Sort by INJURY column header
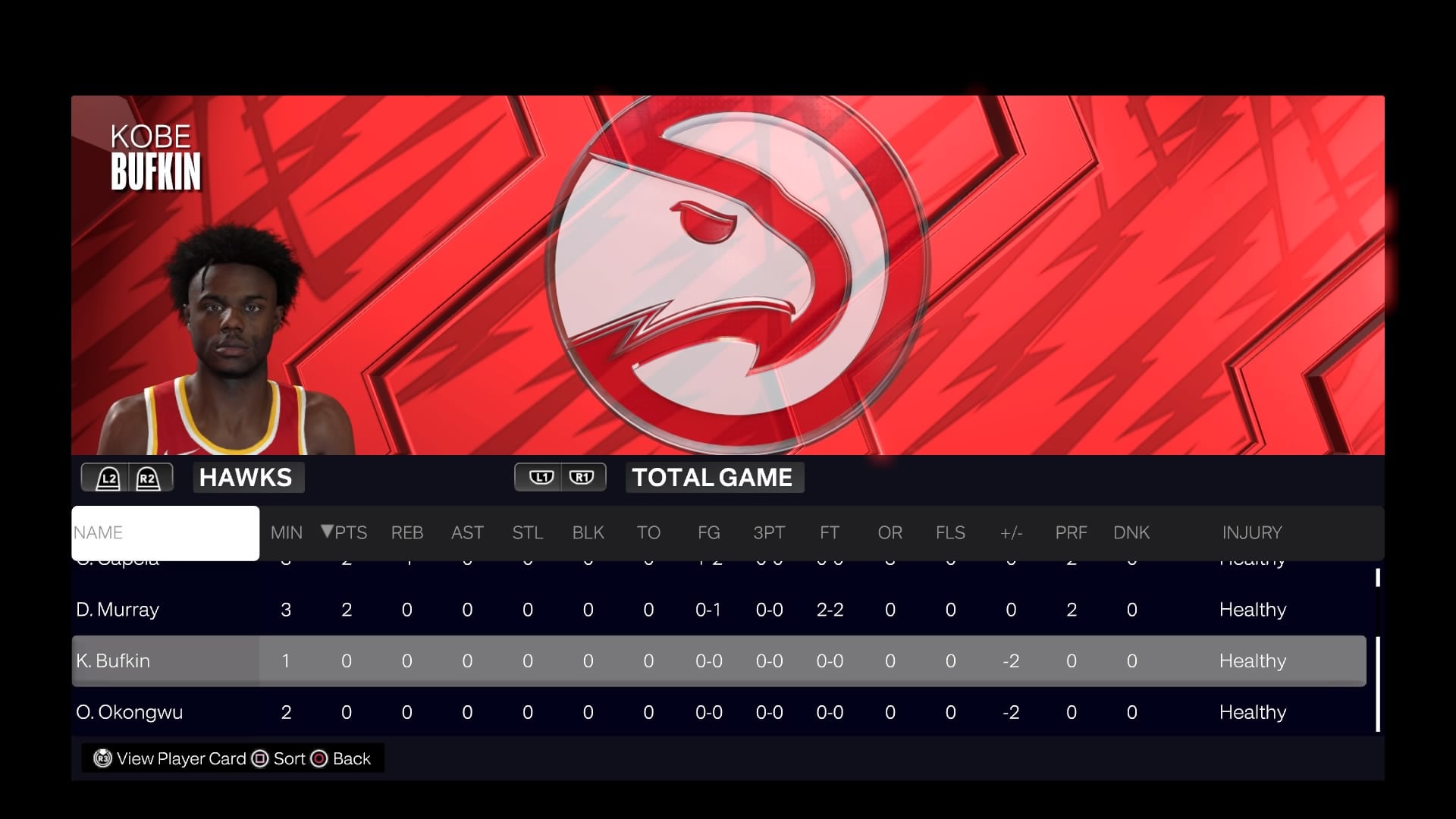 (x=1251, y=533)
